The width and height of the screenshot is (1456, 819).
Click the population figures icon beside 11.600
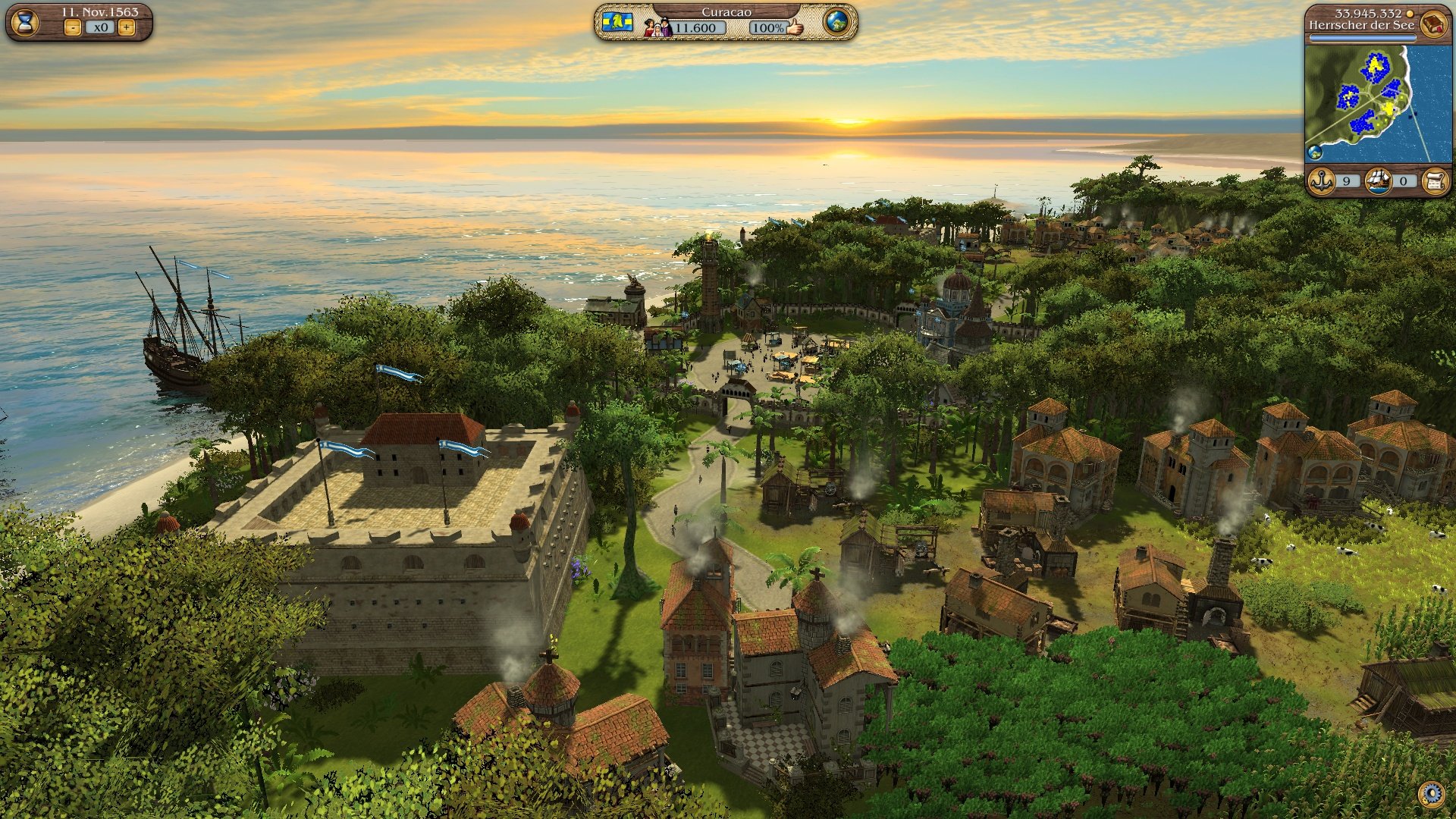658,27
